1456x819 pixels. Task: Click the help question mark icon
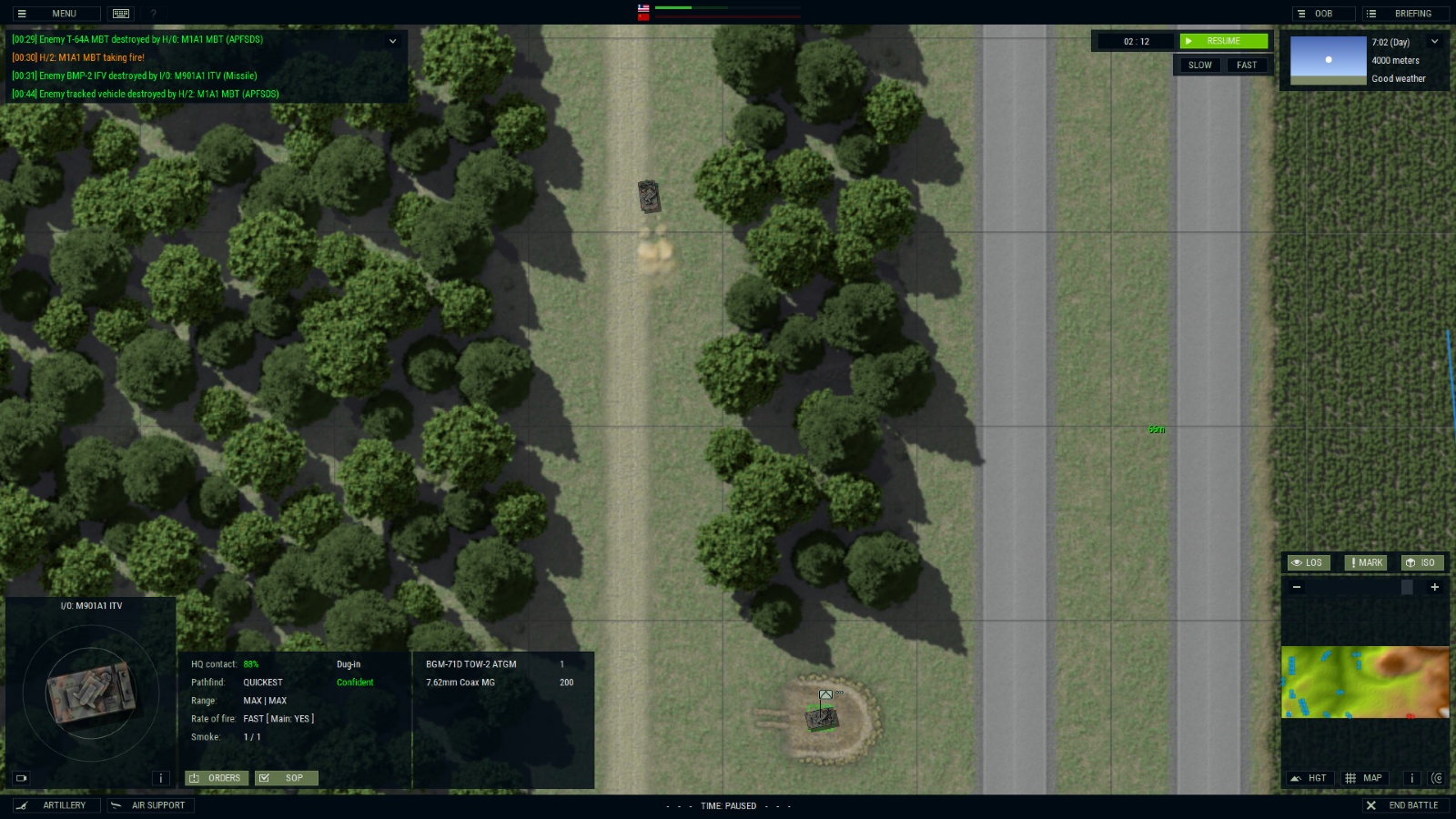point(151,14)
